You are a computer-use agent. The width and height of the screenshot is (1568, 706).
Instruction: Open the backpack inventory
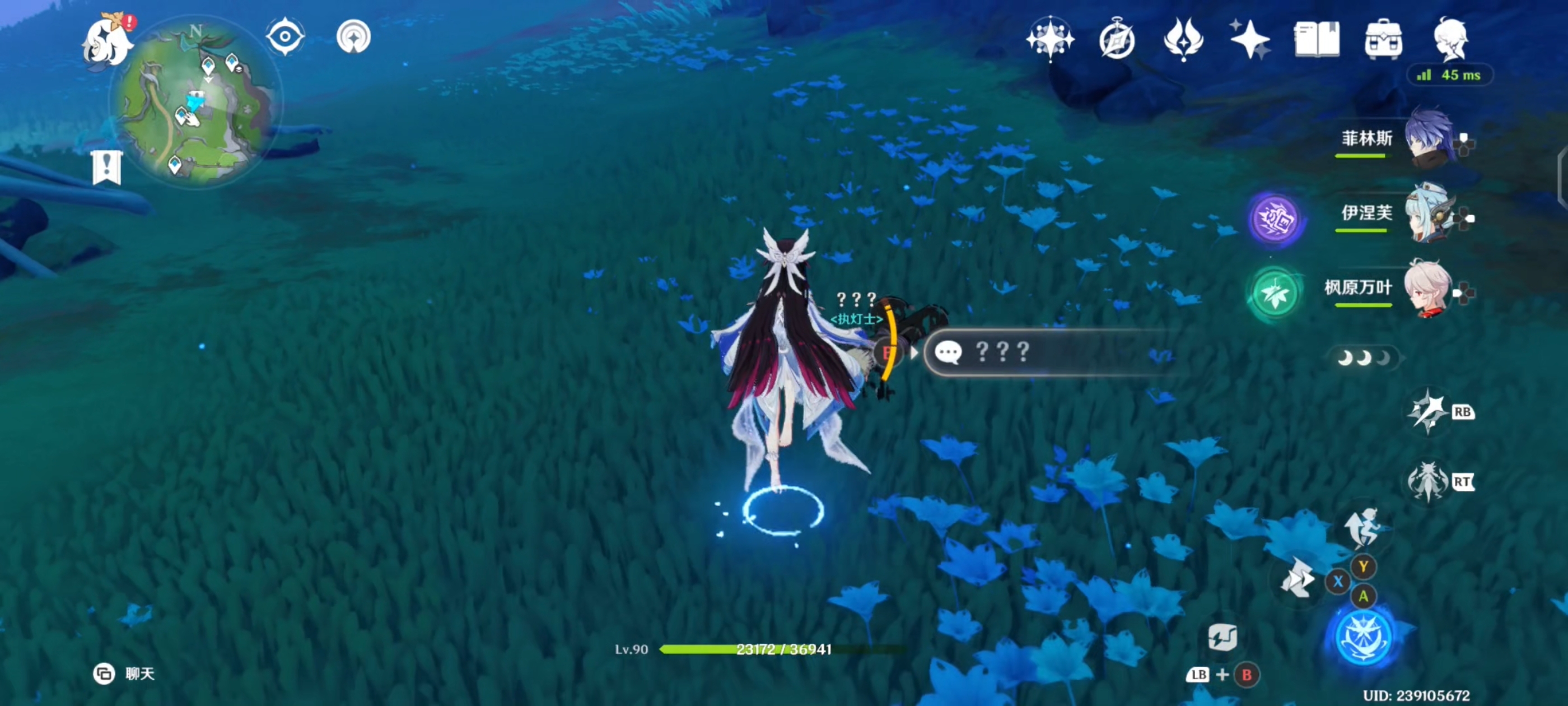point(1383,40)
